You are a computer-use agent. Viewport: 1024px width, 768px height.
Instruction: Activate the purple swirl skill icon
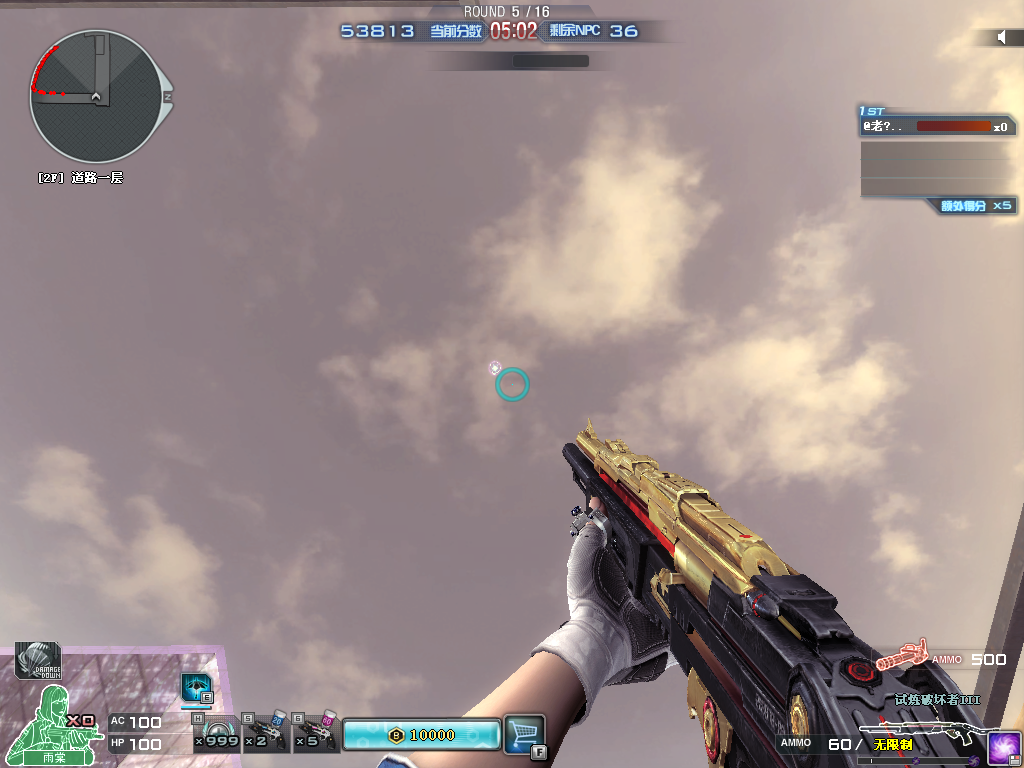1003,746
